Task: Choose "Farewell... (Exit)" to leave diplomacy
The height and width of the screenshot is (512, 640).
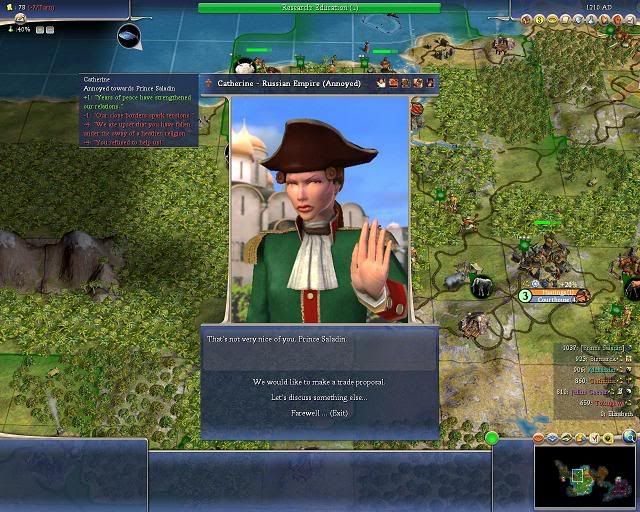Action: click(319, 412)
